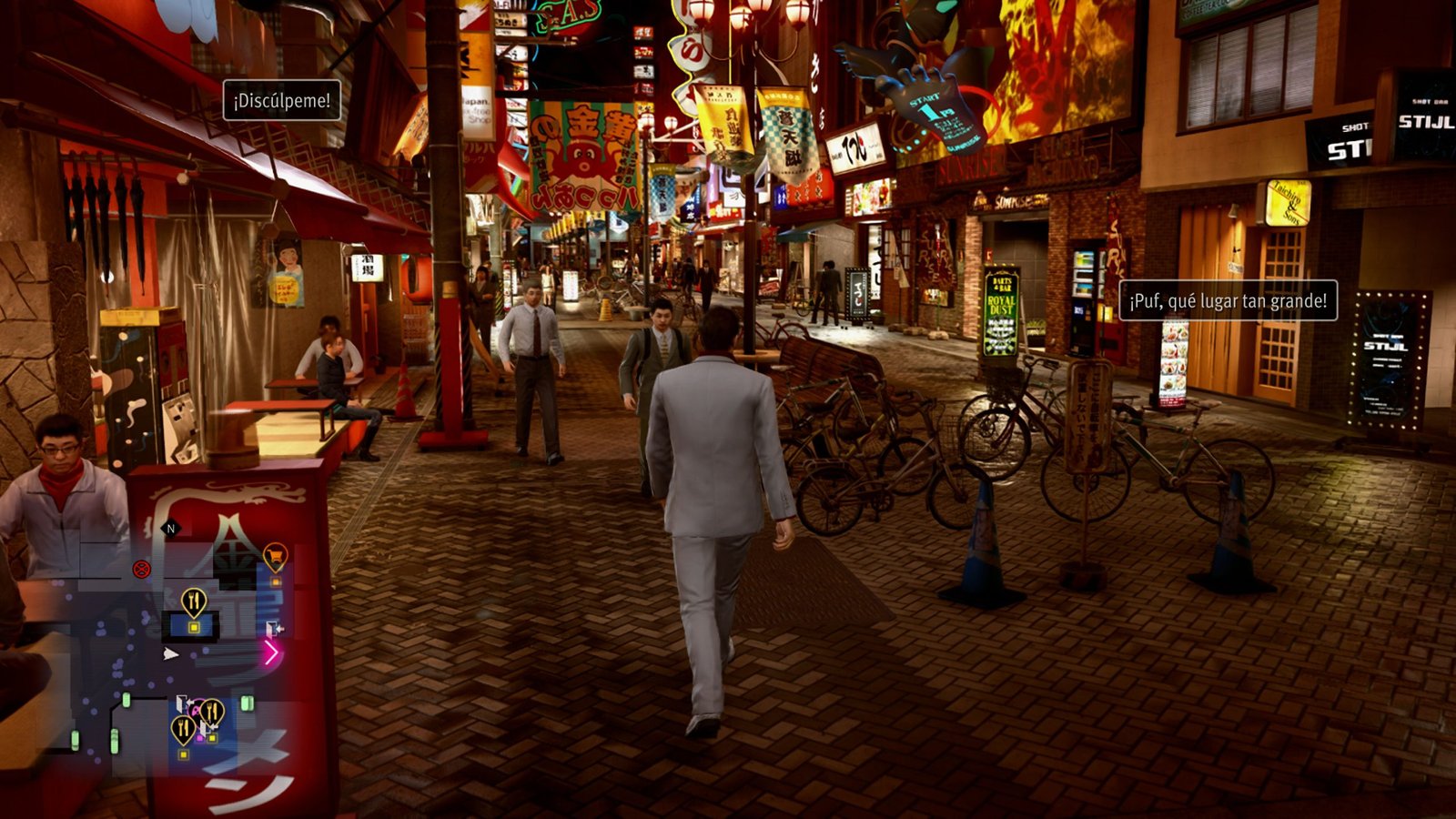
Task: Click the ¡Puf, qué lugar tan grande! dialogue box
Action: point(1227,301)
